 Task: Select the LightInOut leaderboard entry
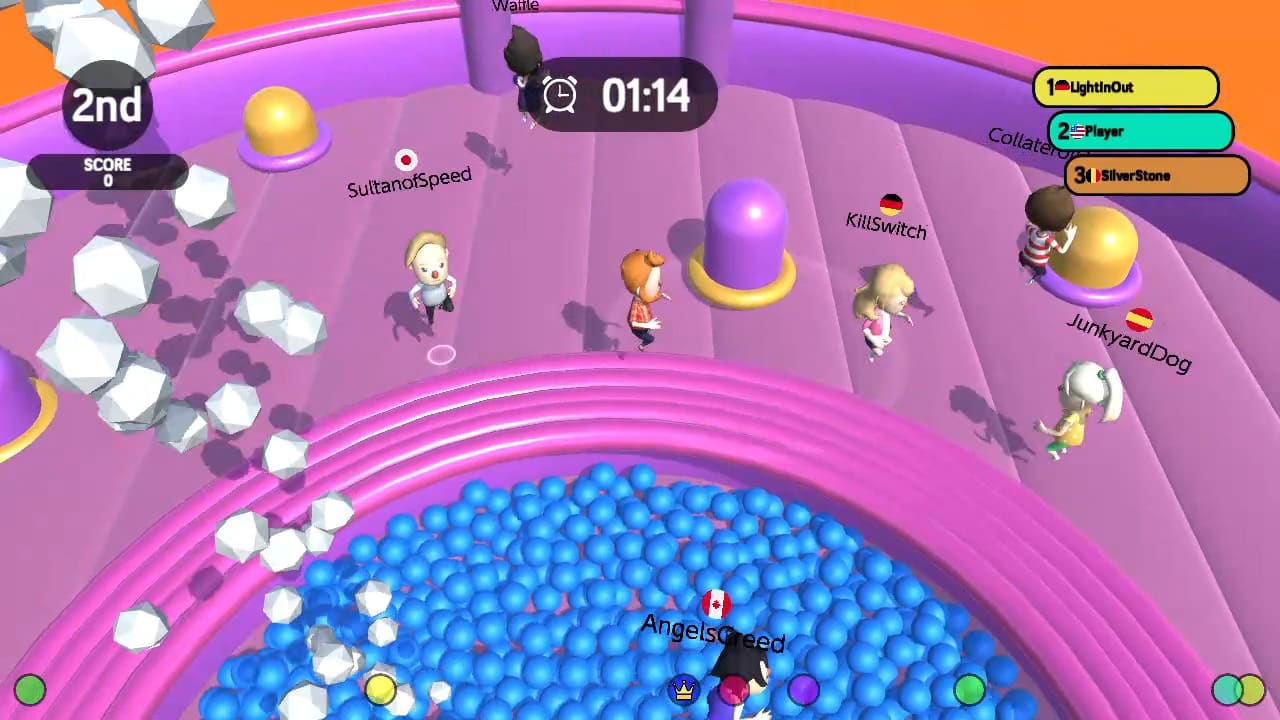[x=1126, y=88]
